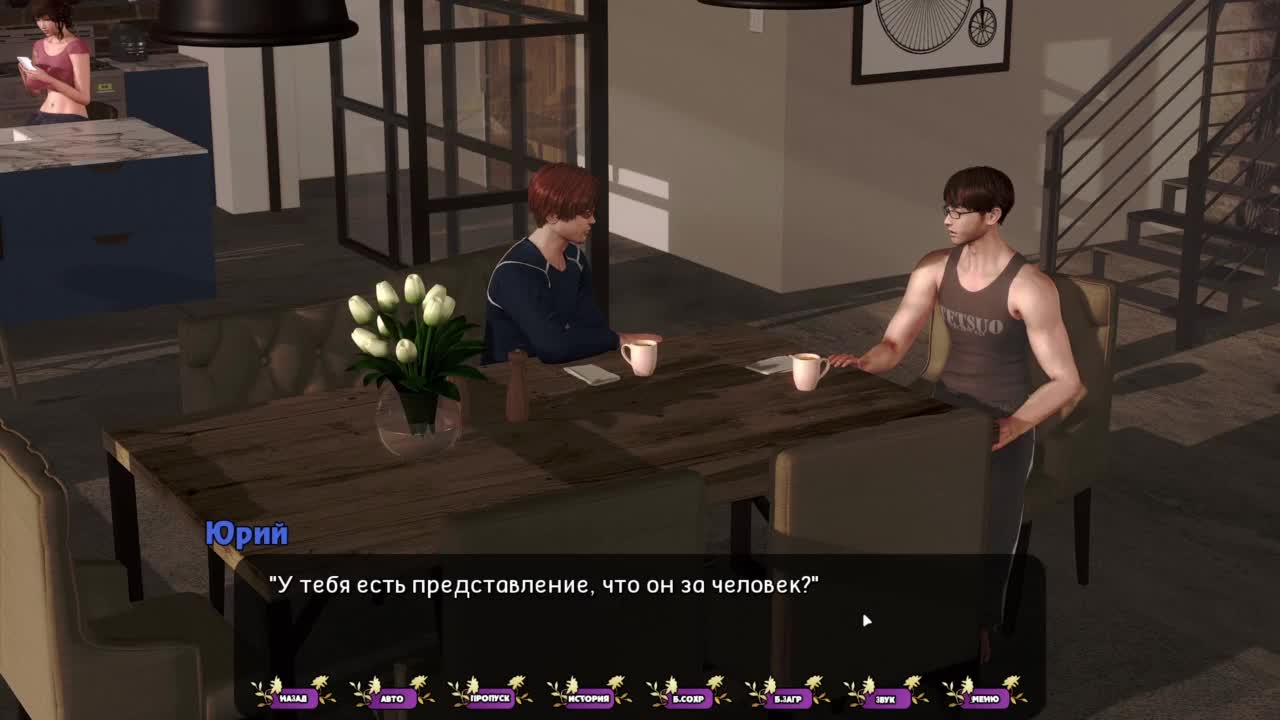Quick save with Б.СОХР

click(x=689, y=698)
